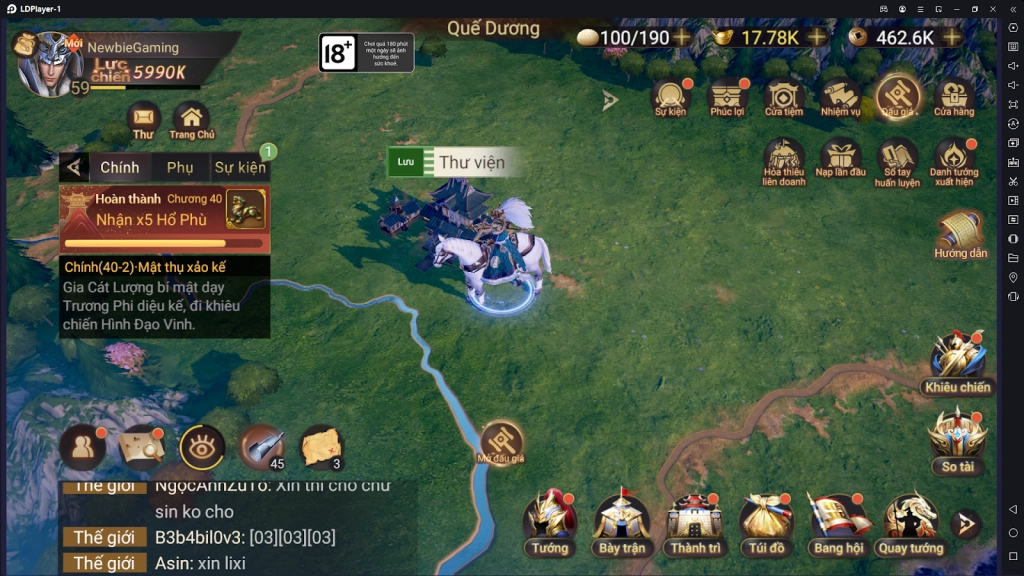Add more gold ingots with plus button
The image size is (1024, 576).
click(818, 37)
